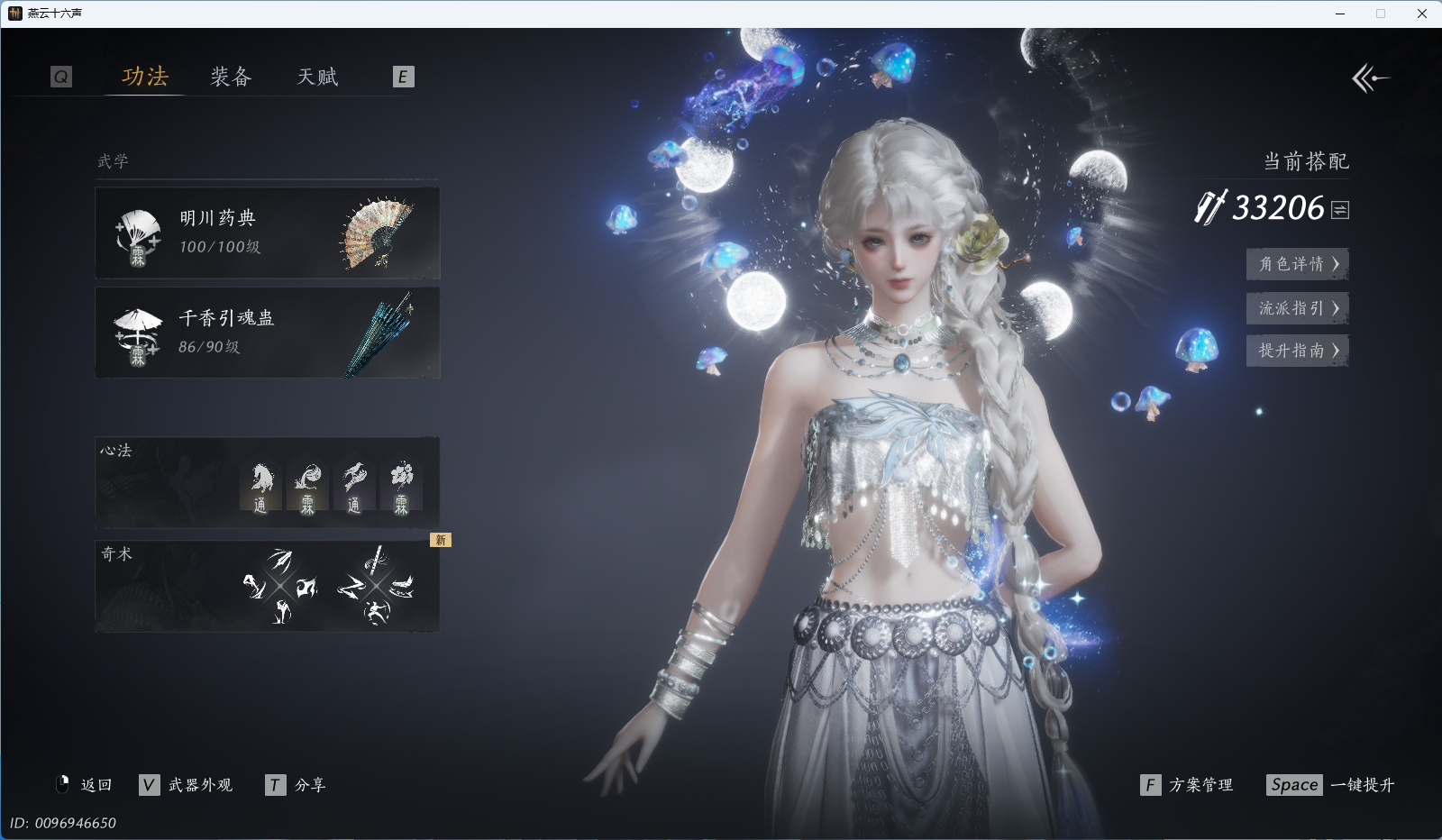This screenshot has height=840, width=1442.
Task: Click the back arrow in top right
Action: (x=1370, y=78)
